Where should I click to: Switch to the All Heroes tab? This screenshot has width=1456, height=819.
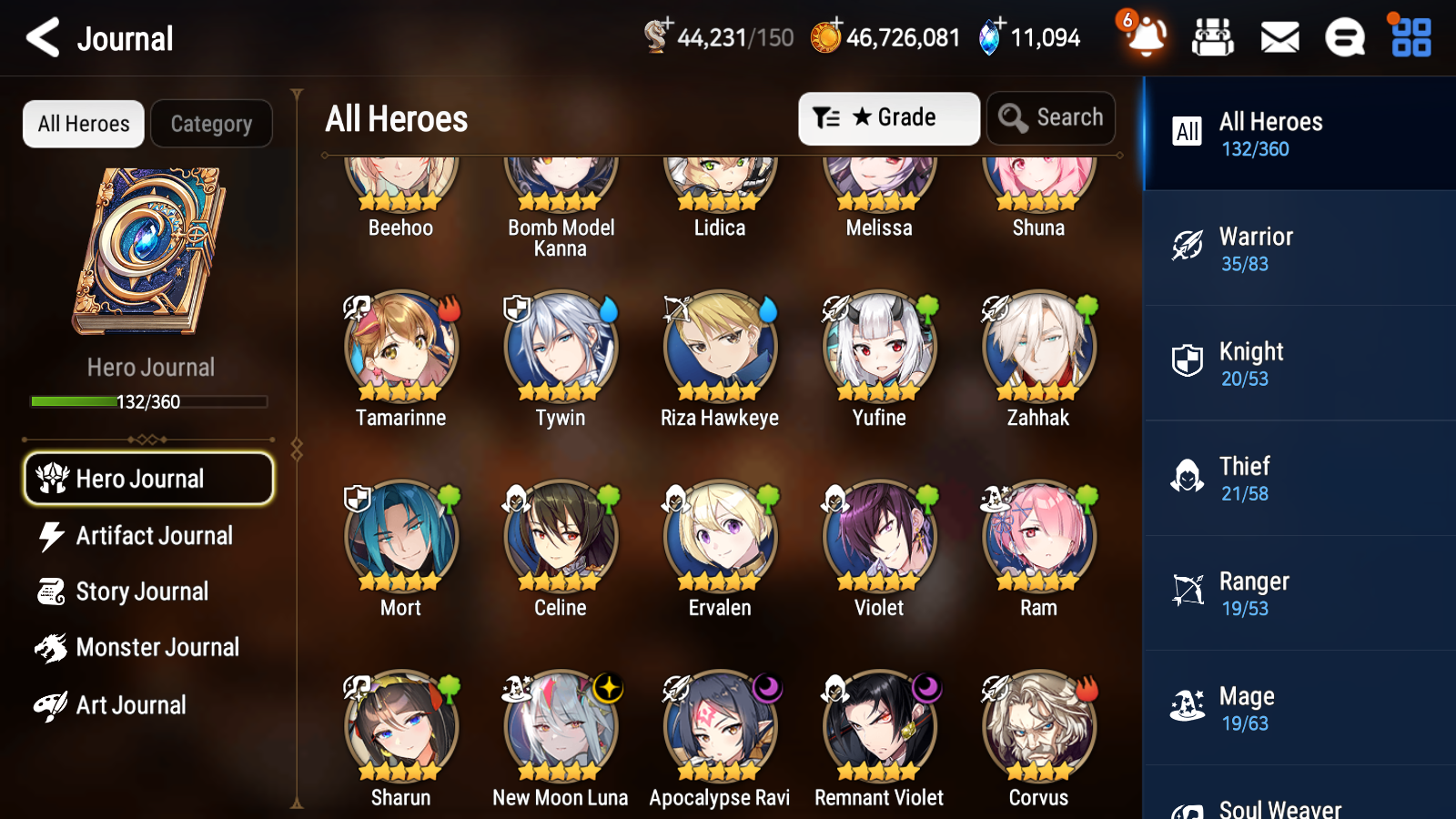[83, 124]
